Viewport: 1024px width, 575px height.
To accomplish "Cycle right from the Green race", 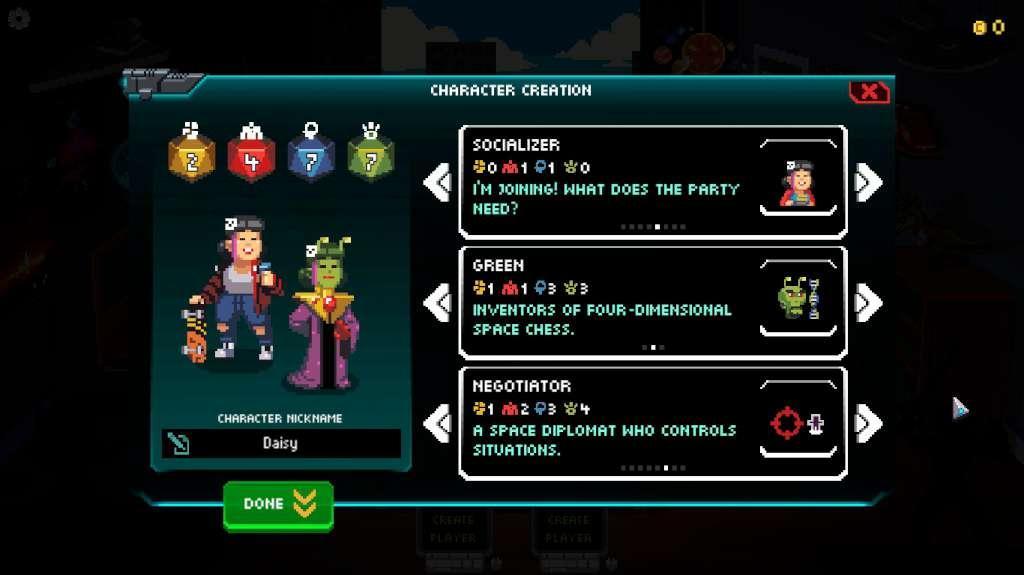I will point(868,302).
